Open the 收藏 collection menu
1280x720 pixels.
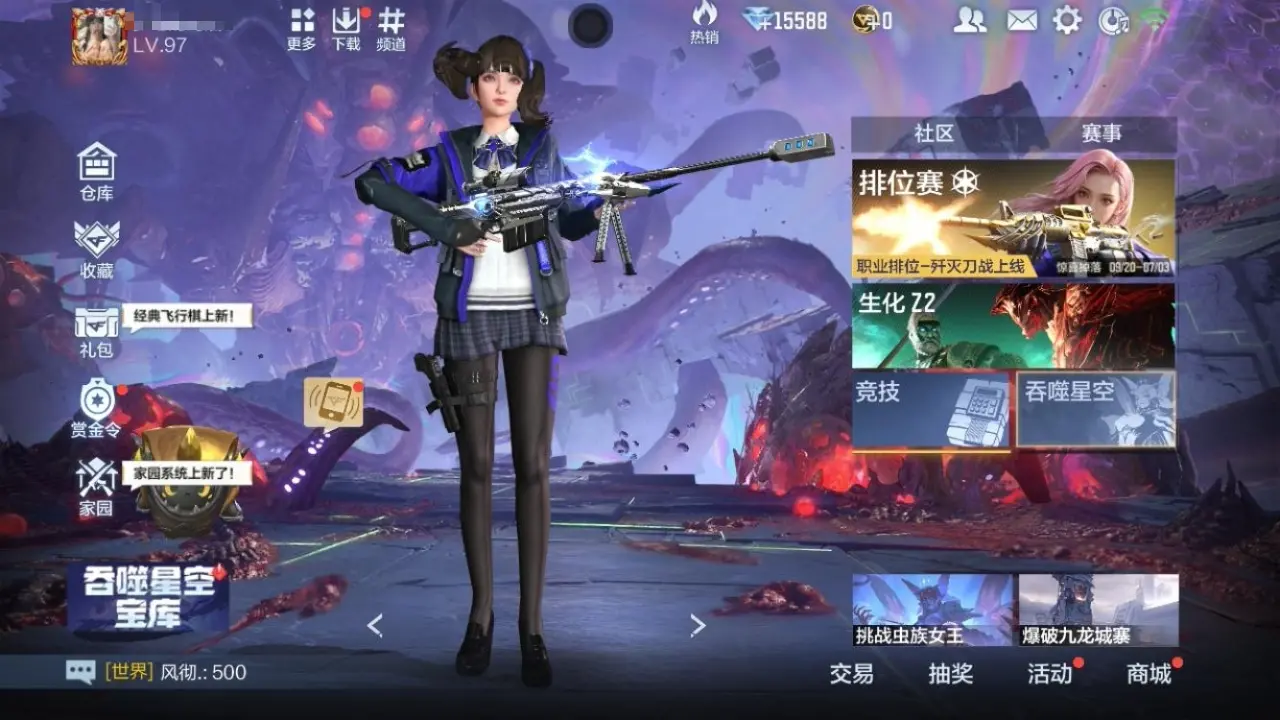coord(97,248)
